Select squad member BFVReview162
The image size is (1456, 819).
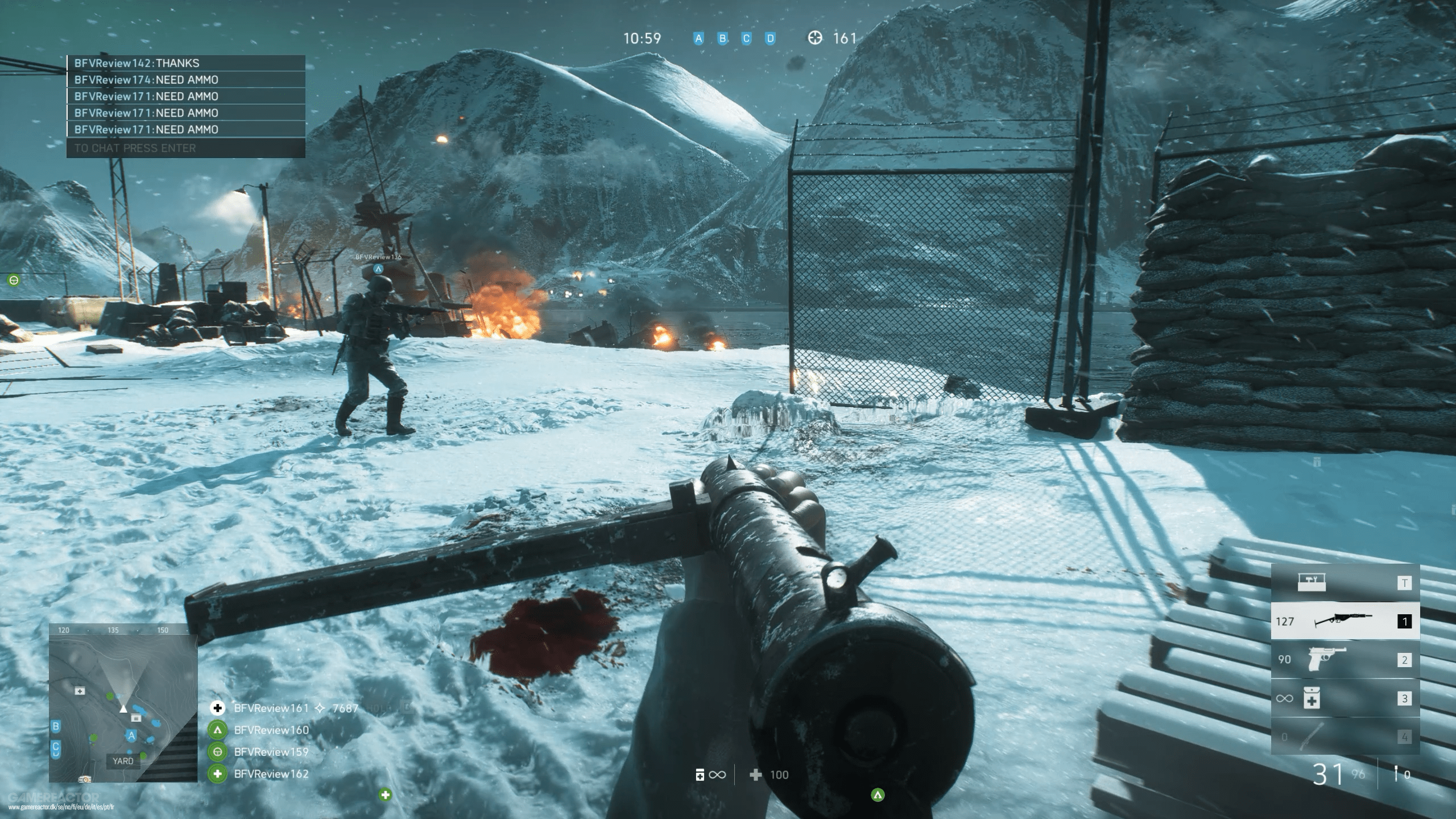(x=271, y=774)
